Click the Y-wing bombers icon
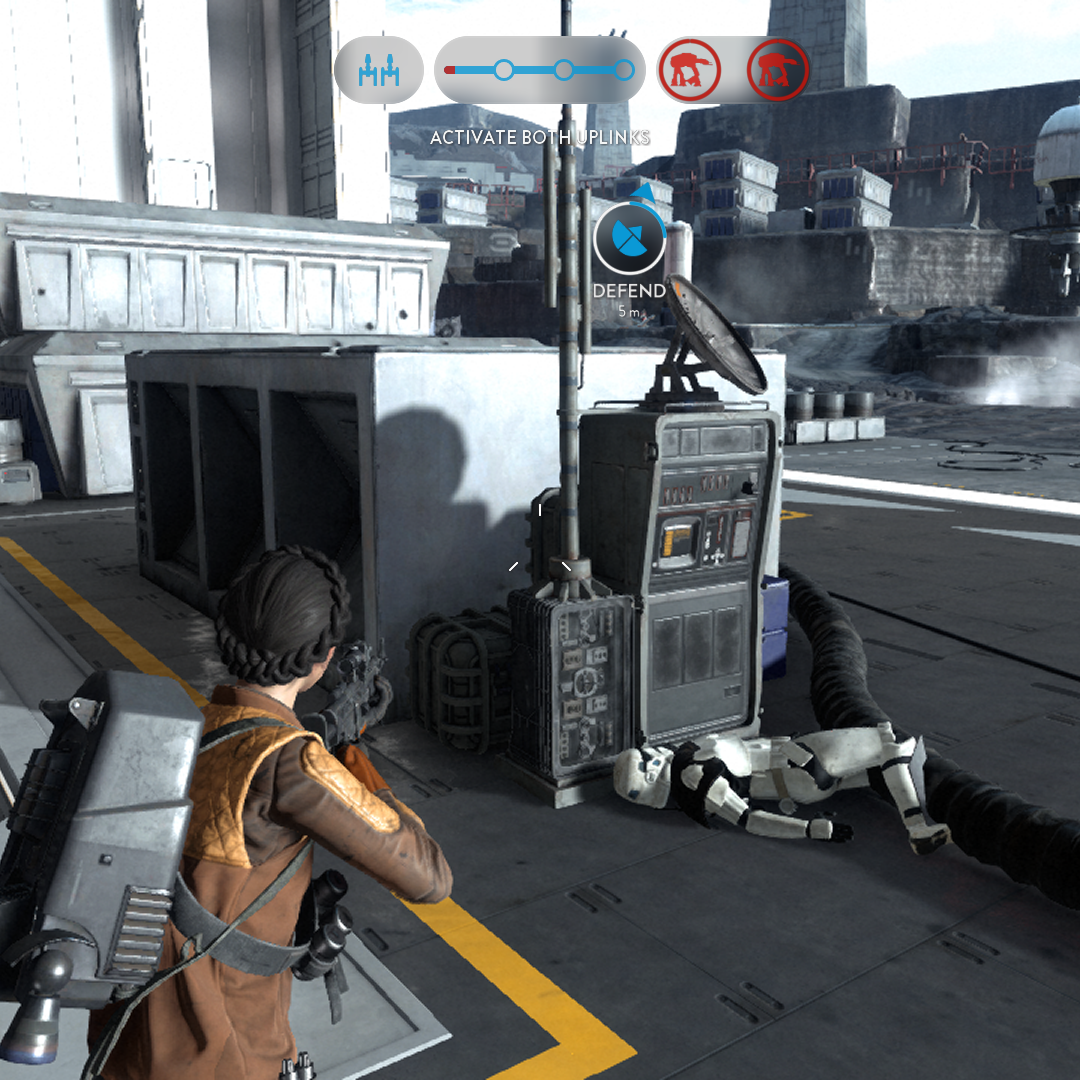This screenshot has width=1080, height=1080. click(x=379, y=70)
